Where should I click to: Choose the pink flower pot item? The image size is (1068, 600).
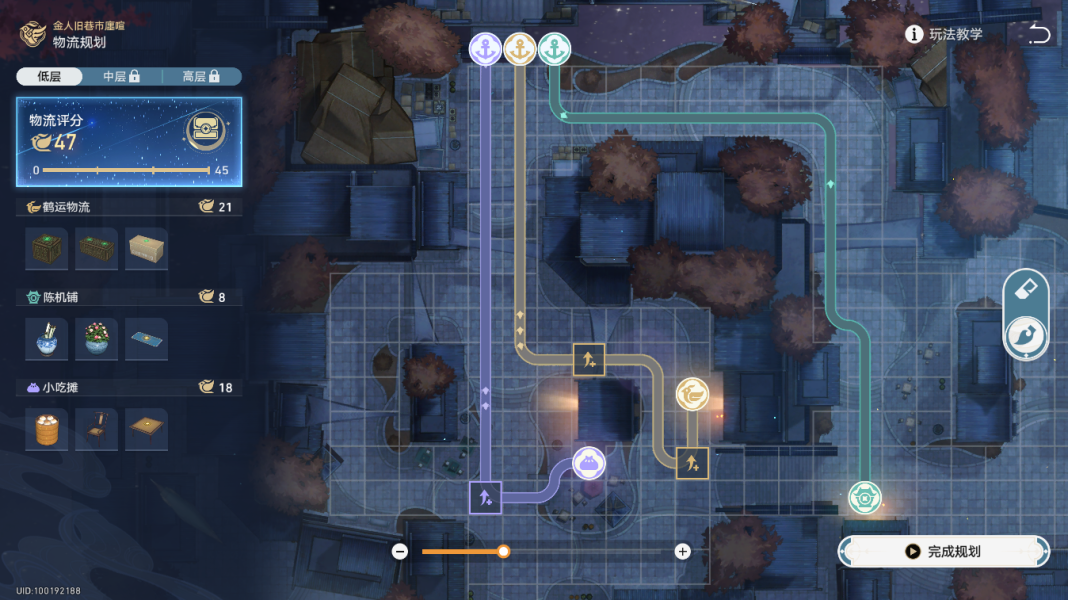point(97,339)
